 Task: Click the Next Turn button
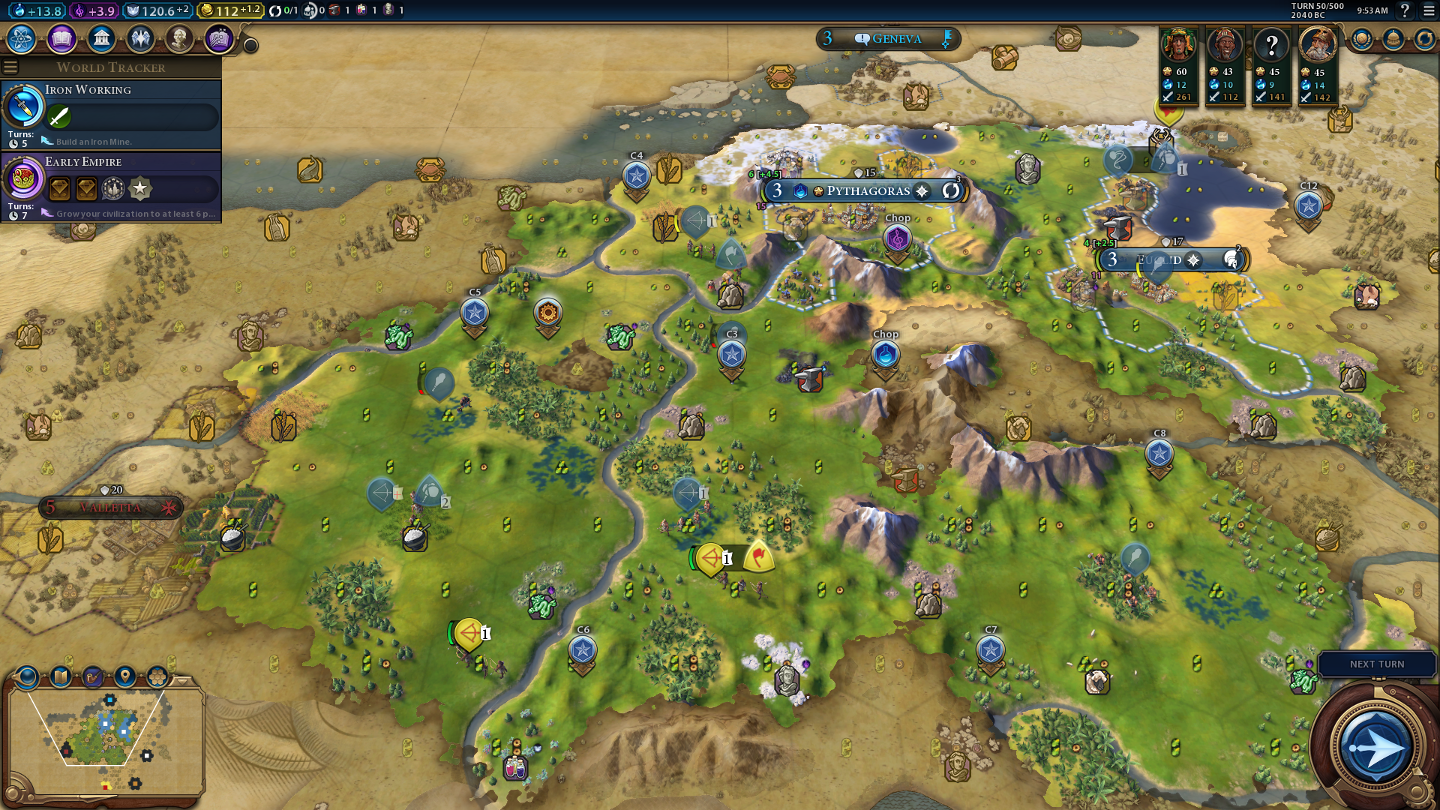tap(1376, 744)
